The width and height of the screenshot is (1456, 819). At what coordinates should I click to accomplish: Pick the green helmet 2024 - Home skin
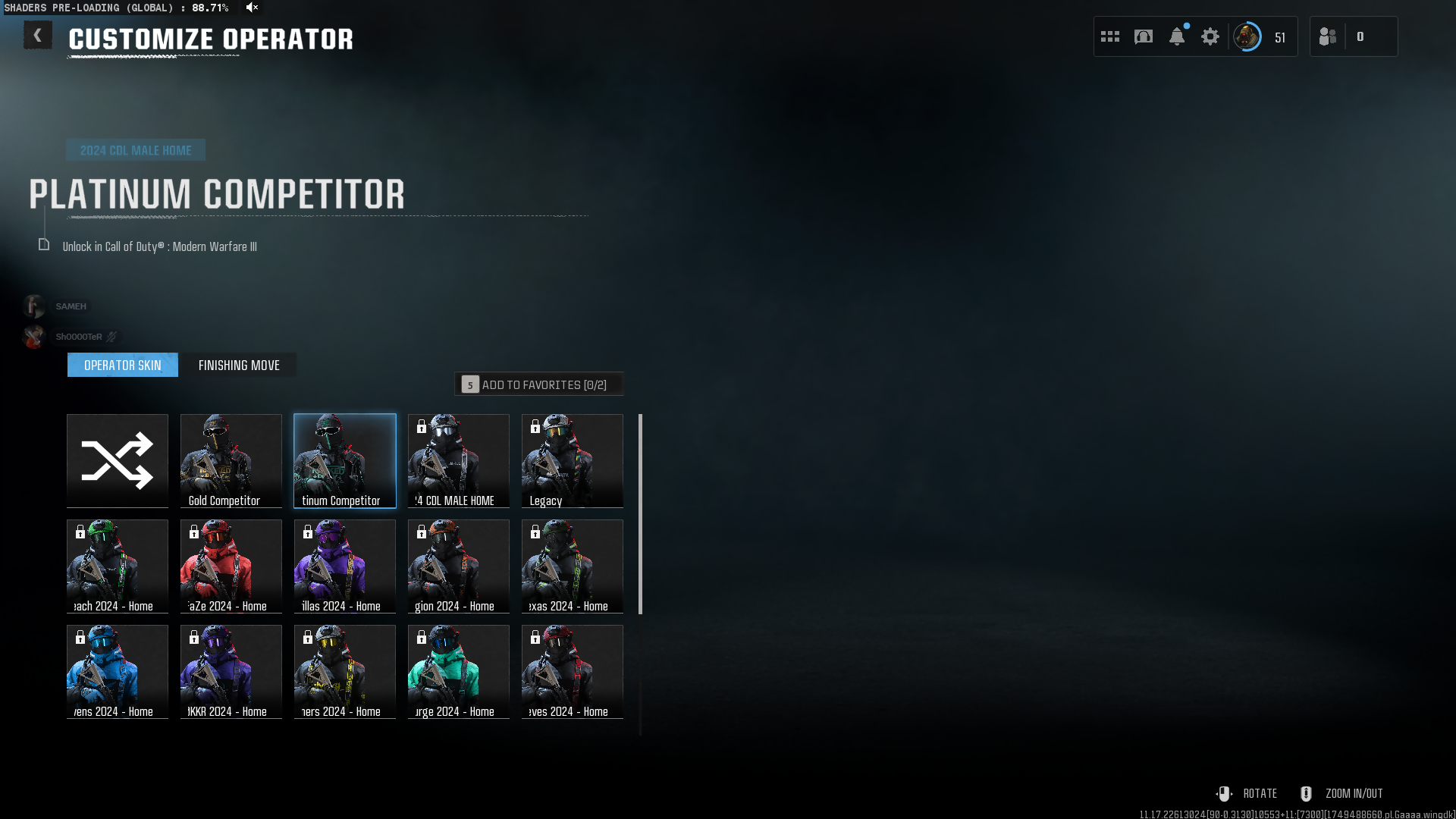[x=118, y=566]
